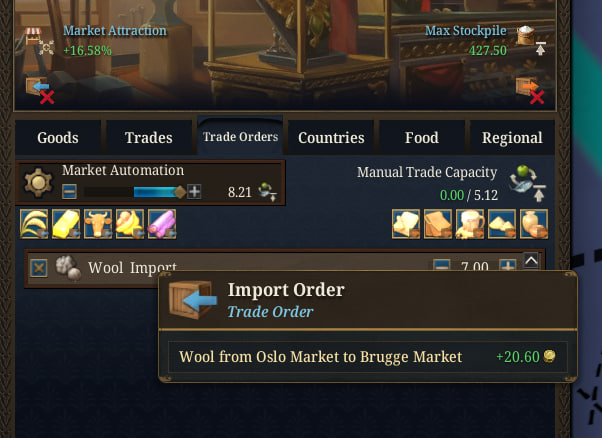Show the Countries tab
Screen dimensions: 602x438
click(331, 138)
